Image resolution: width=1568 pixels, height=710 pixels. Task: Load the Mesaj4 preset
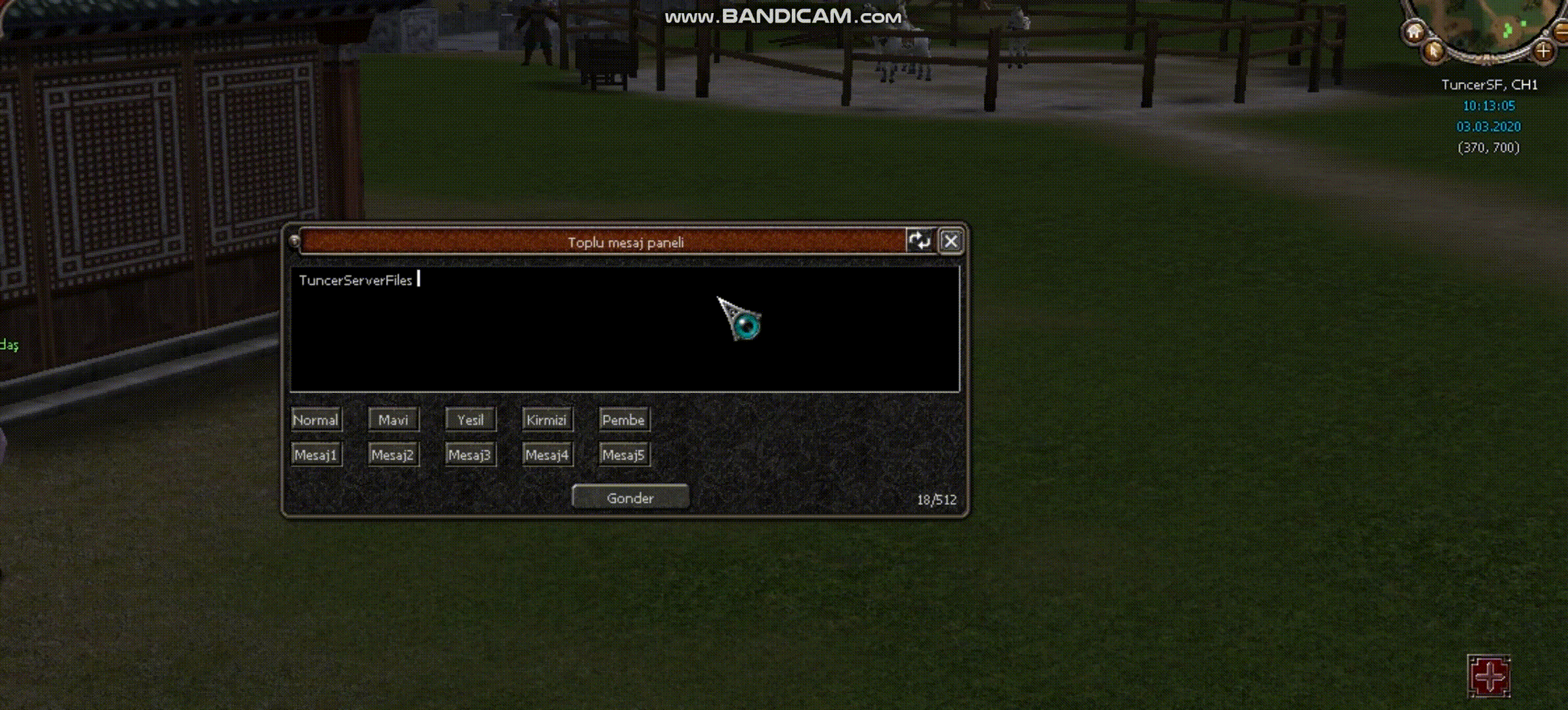pyautogui.click(x=547, y=455)
